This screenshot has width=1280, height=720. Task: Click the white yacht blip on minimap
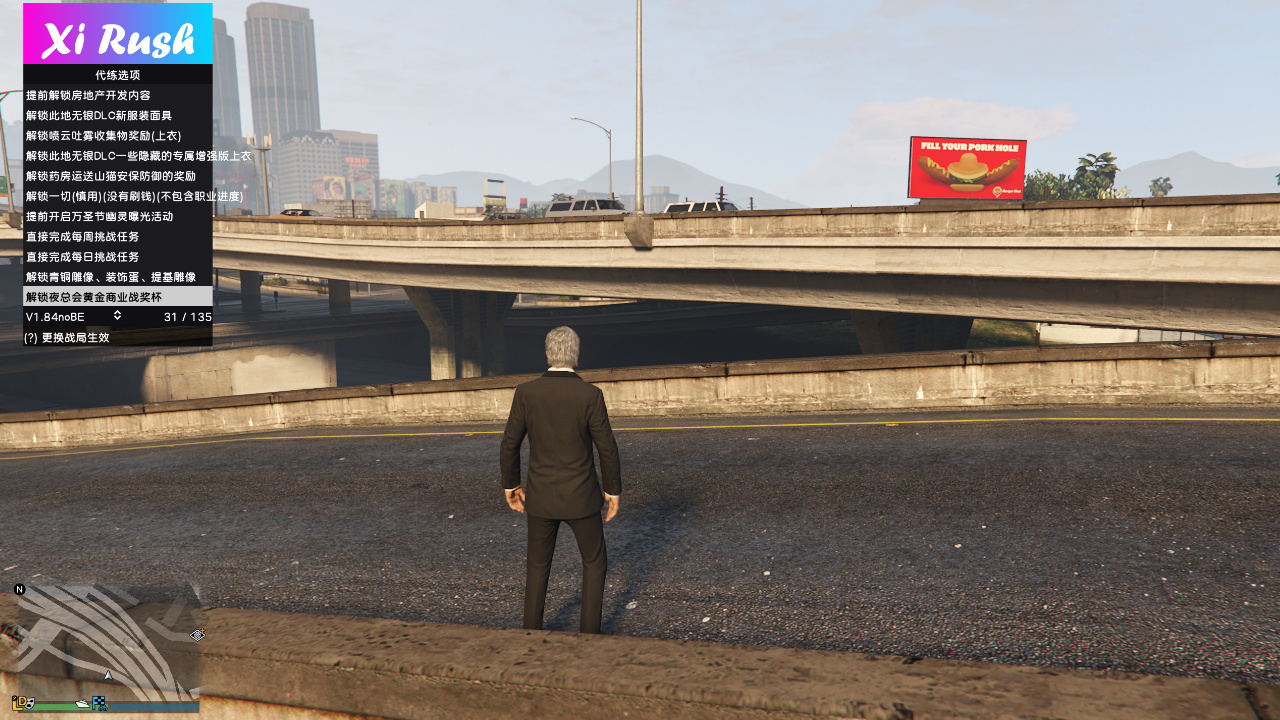tap(83, 705)
